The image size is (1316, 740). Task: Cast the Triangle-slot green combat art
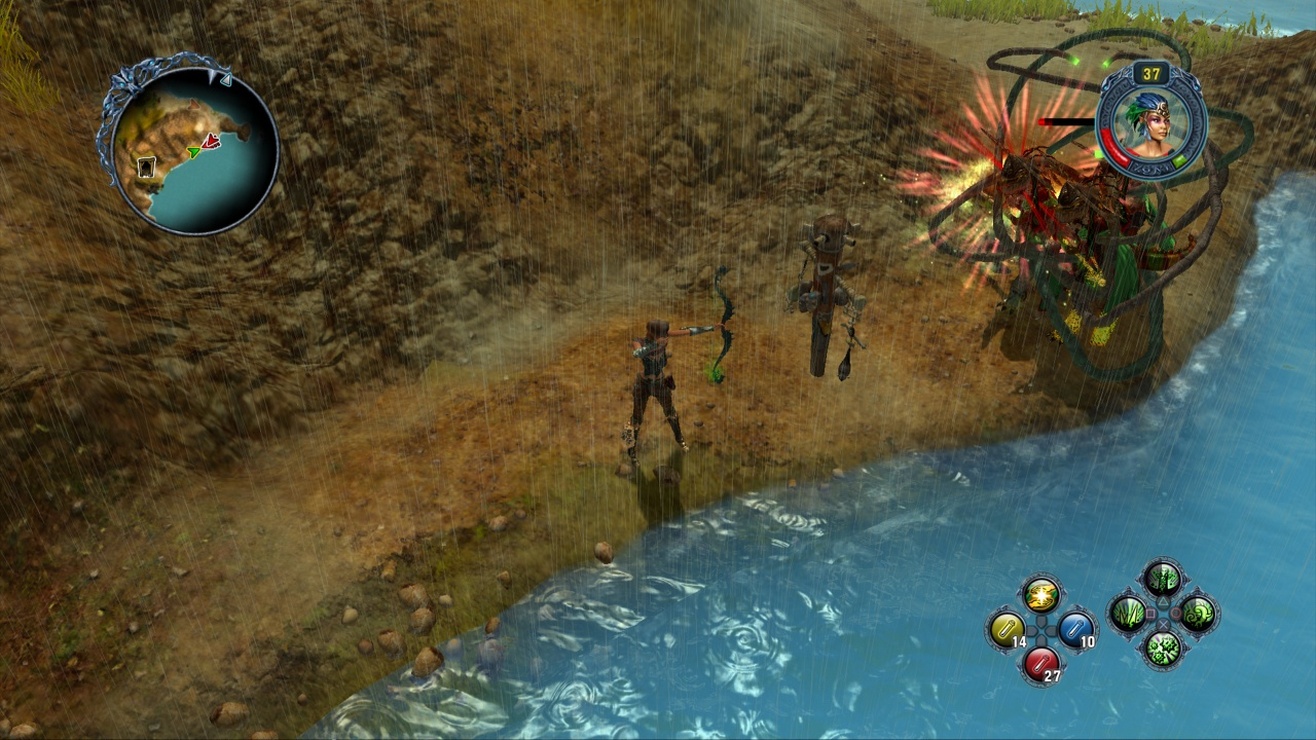tap(1162, 576)
